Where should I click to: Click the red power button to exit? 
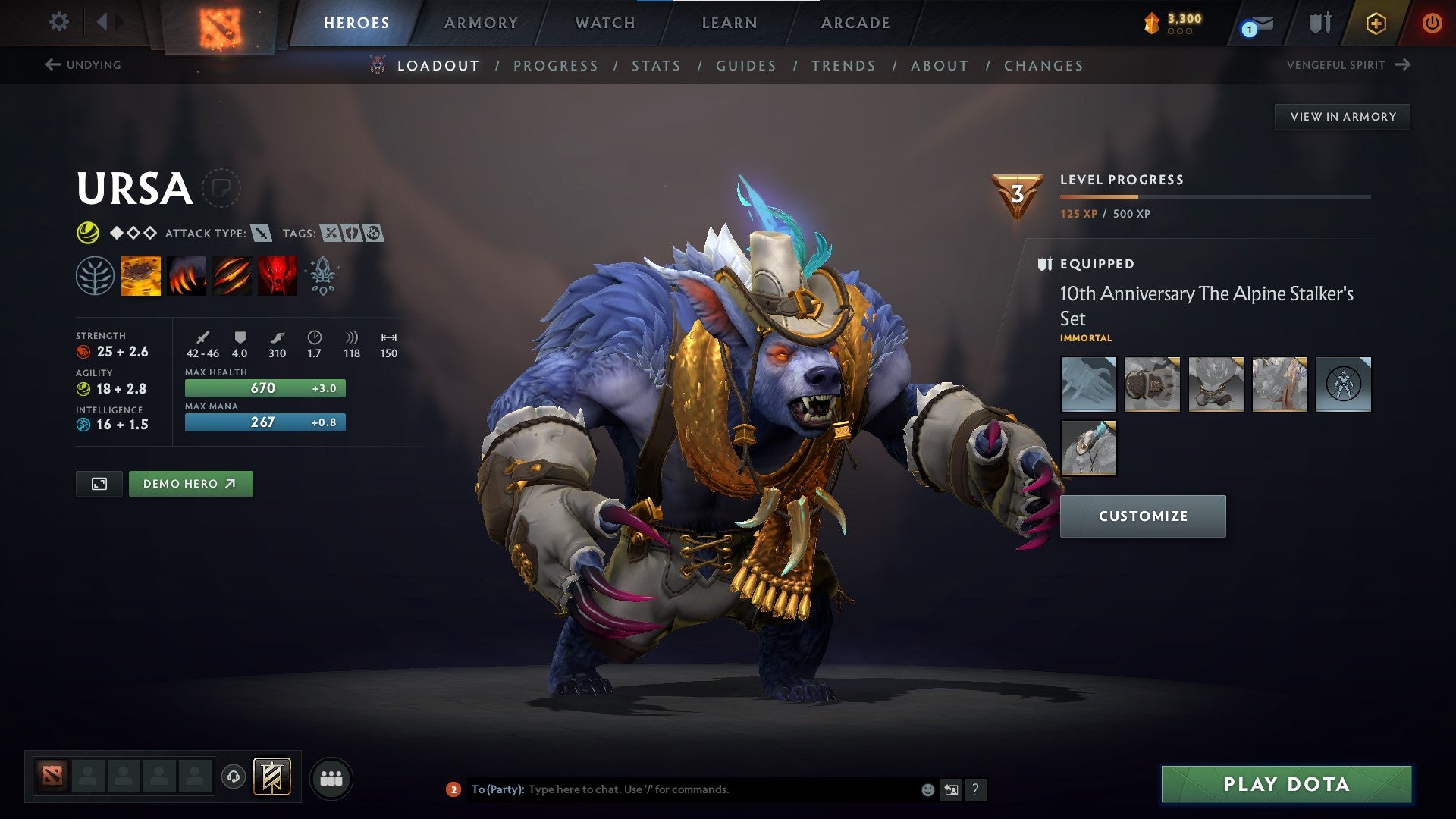(1432, 23)
